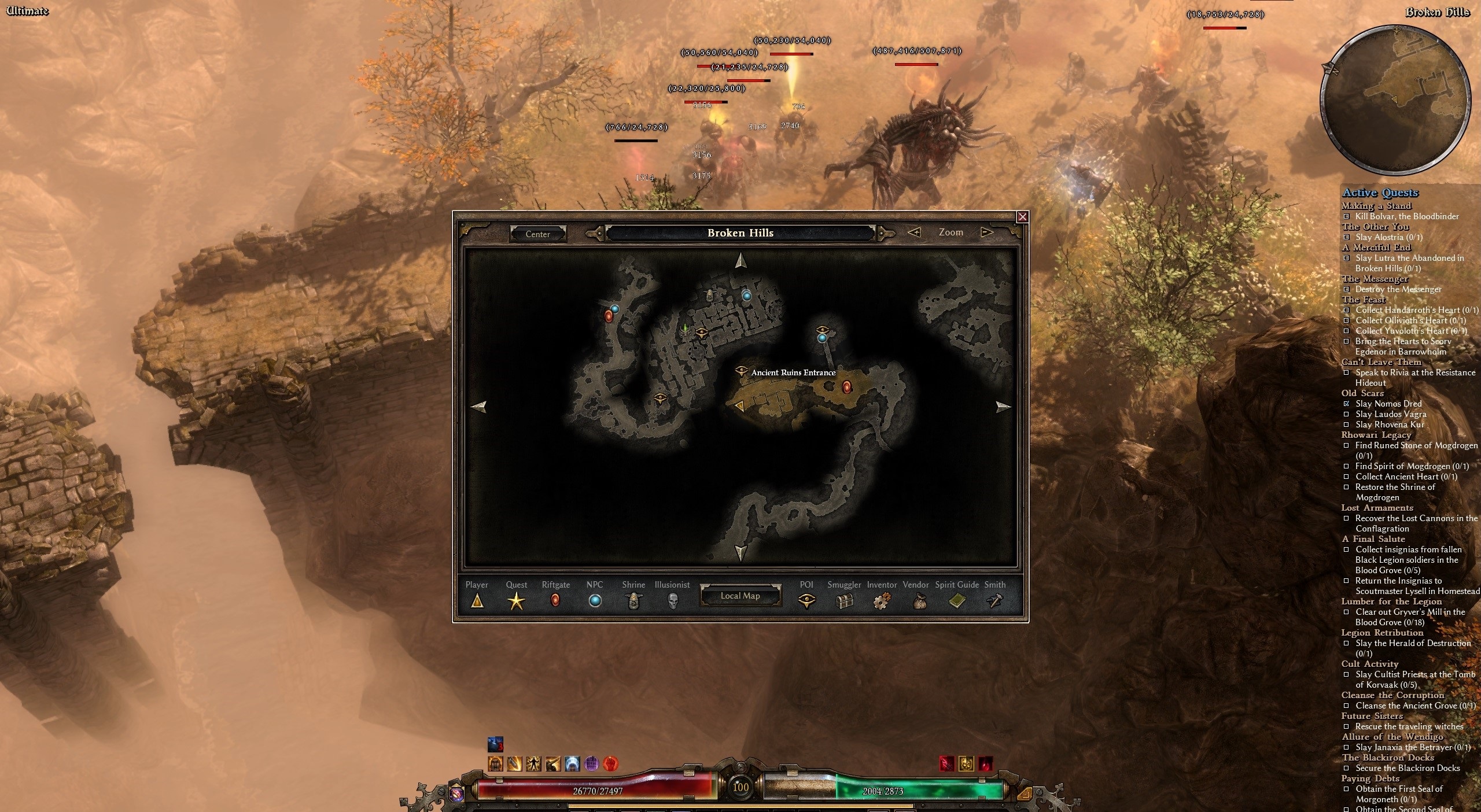Viewport: 1481px width, 812px height.
Task: Pan the map left with the left-edge arrow
Action: 478,407
